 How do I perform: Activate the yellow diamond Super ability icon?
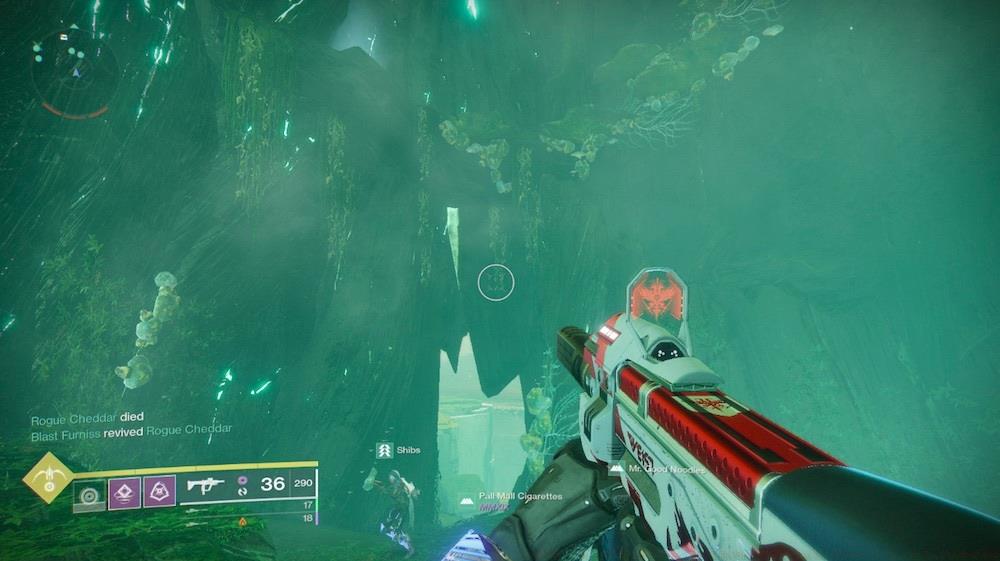[47, 477]
